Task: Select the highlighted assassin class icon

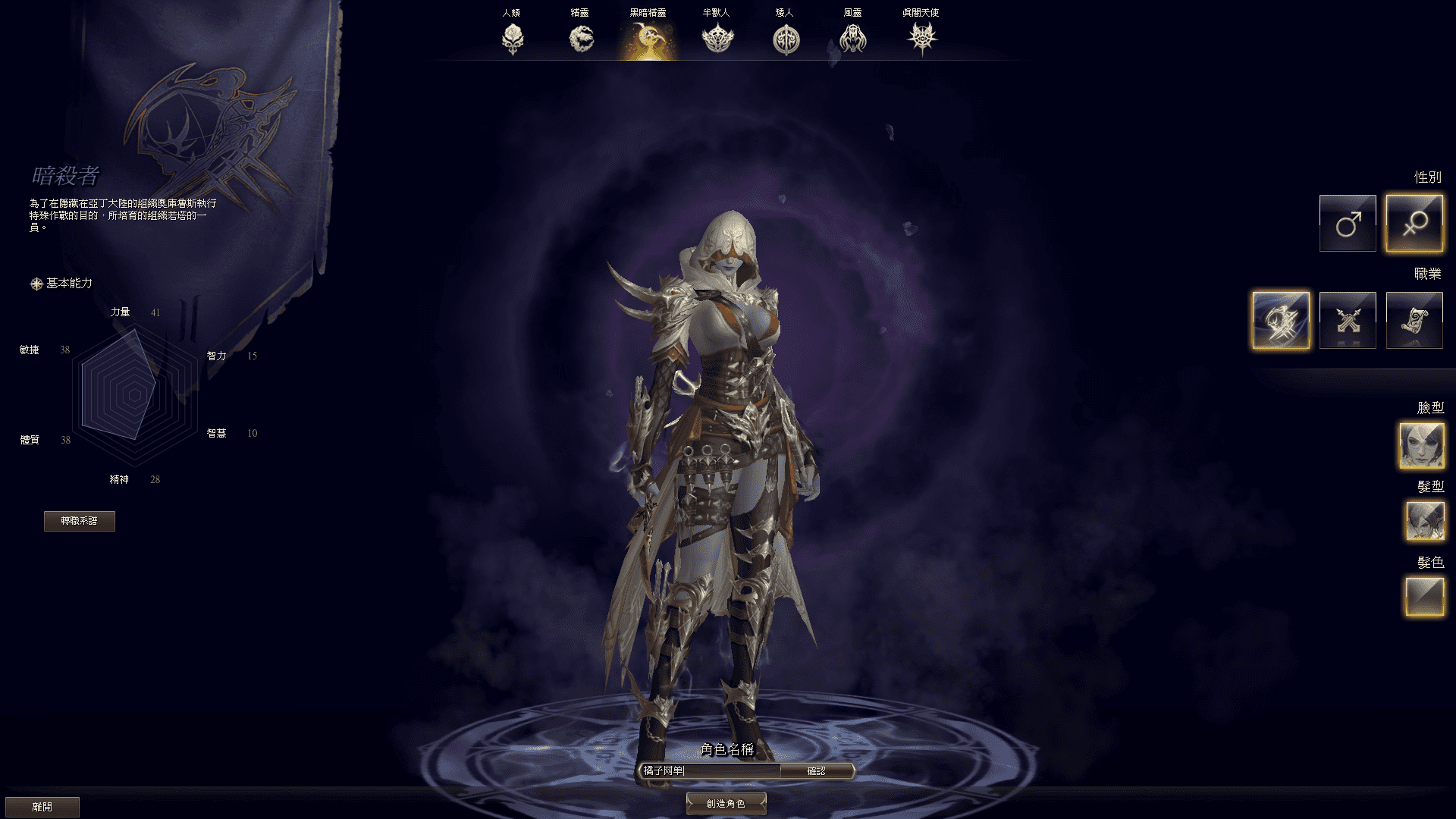Action: (x=1282, y=318)
